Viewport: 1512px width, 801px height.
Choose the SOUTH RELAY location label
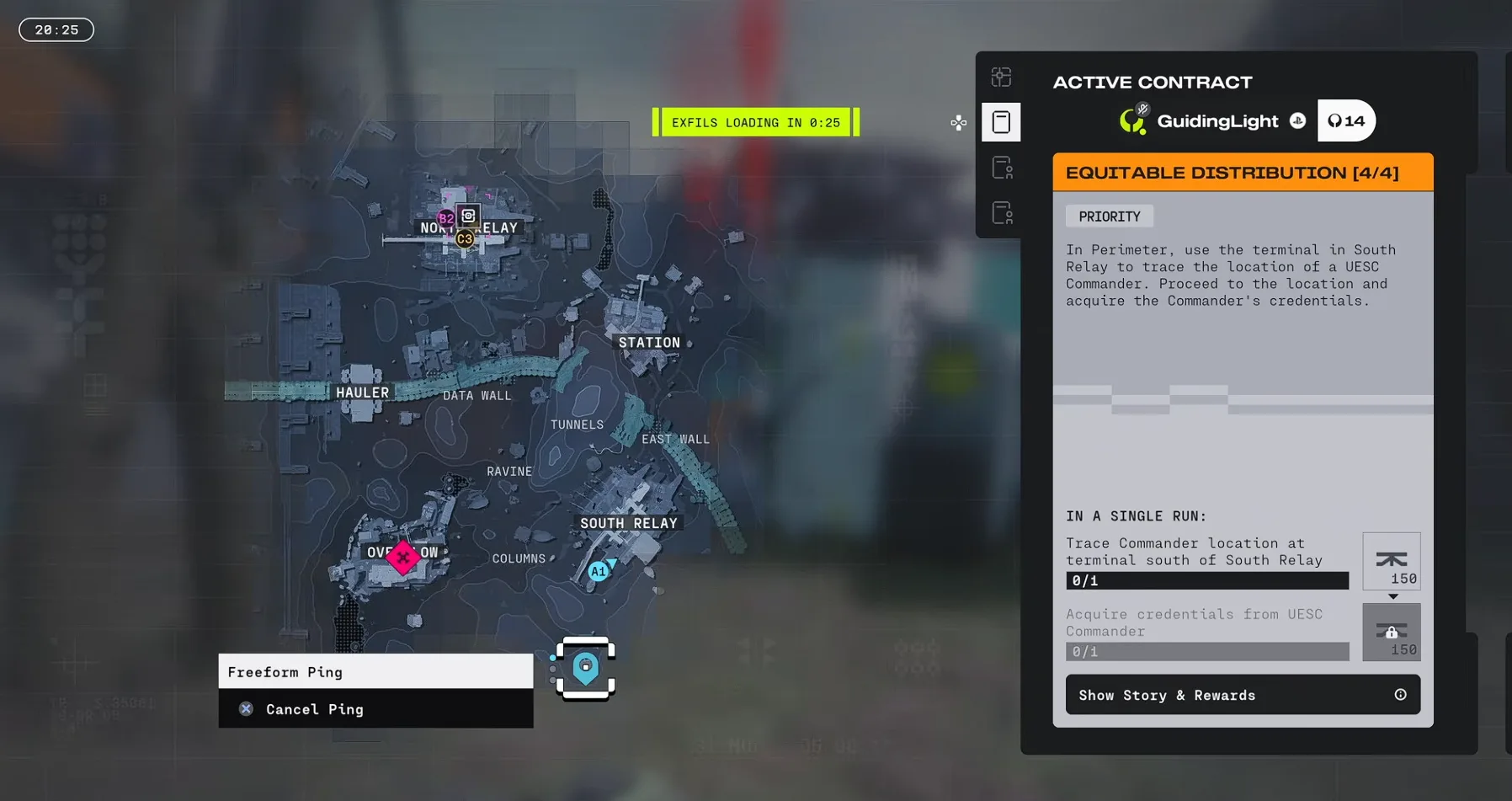pyautogui.click(x=628, y=523)
